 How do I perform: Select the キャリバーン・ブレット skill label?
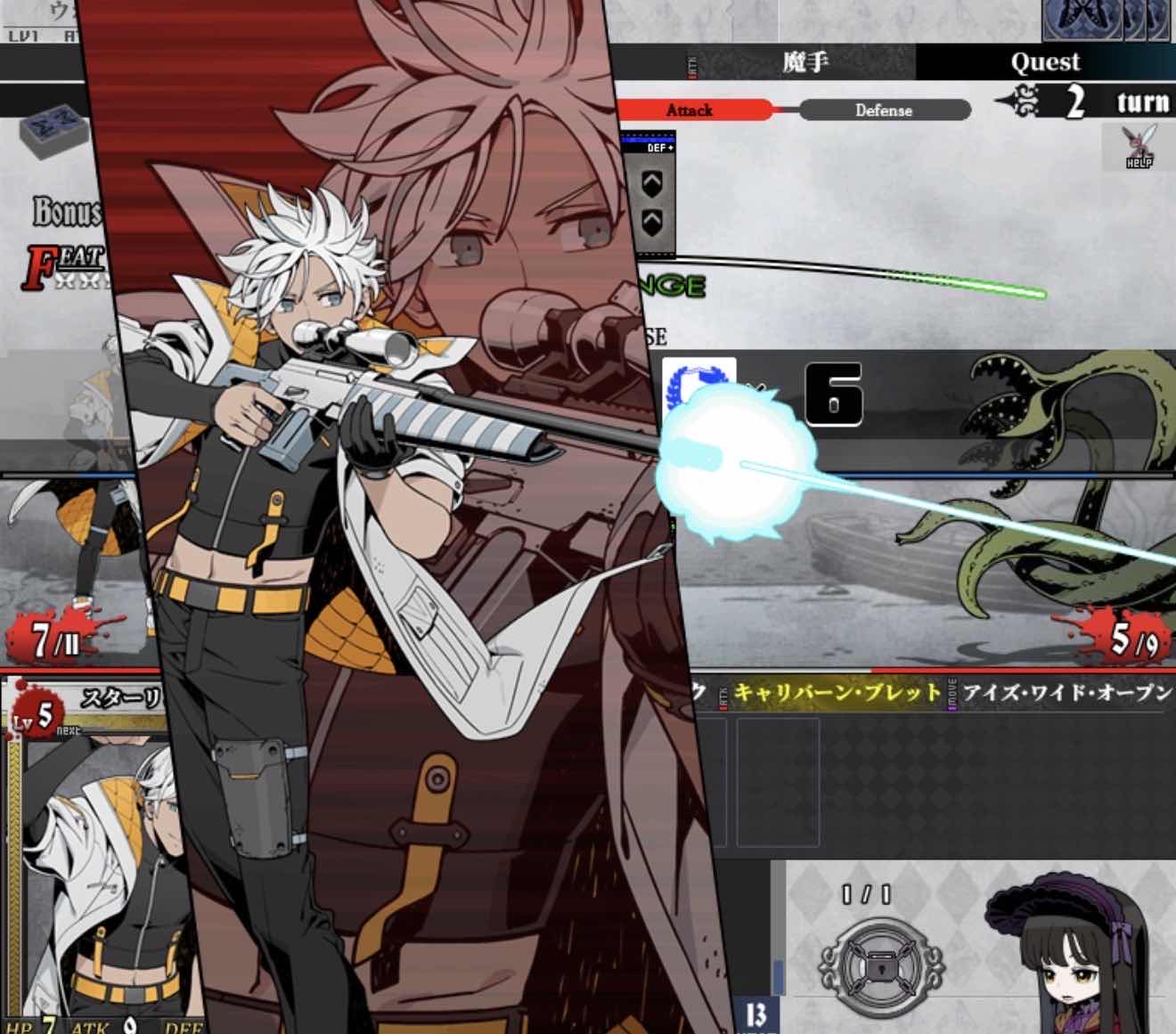point(837,694)
